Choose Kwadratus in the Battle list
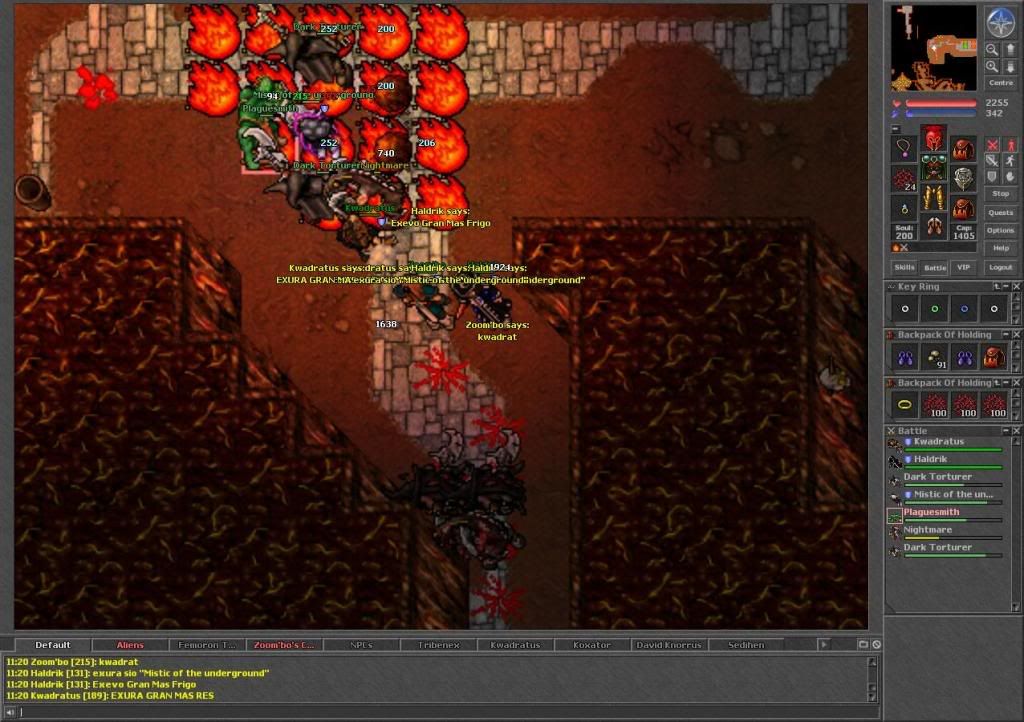Image resolution: width=1024 pixels, height=722 pixels. point(939,441)
